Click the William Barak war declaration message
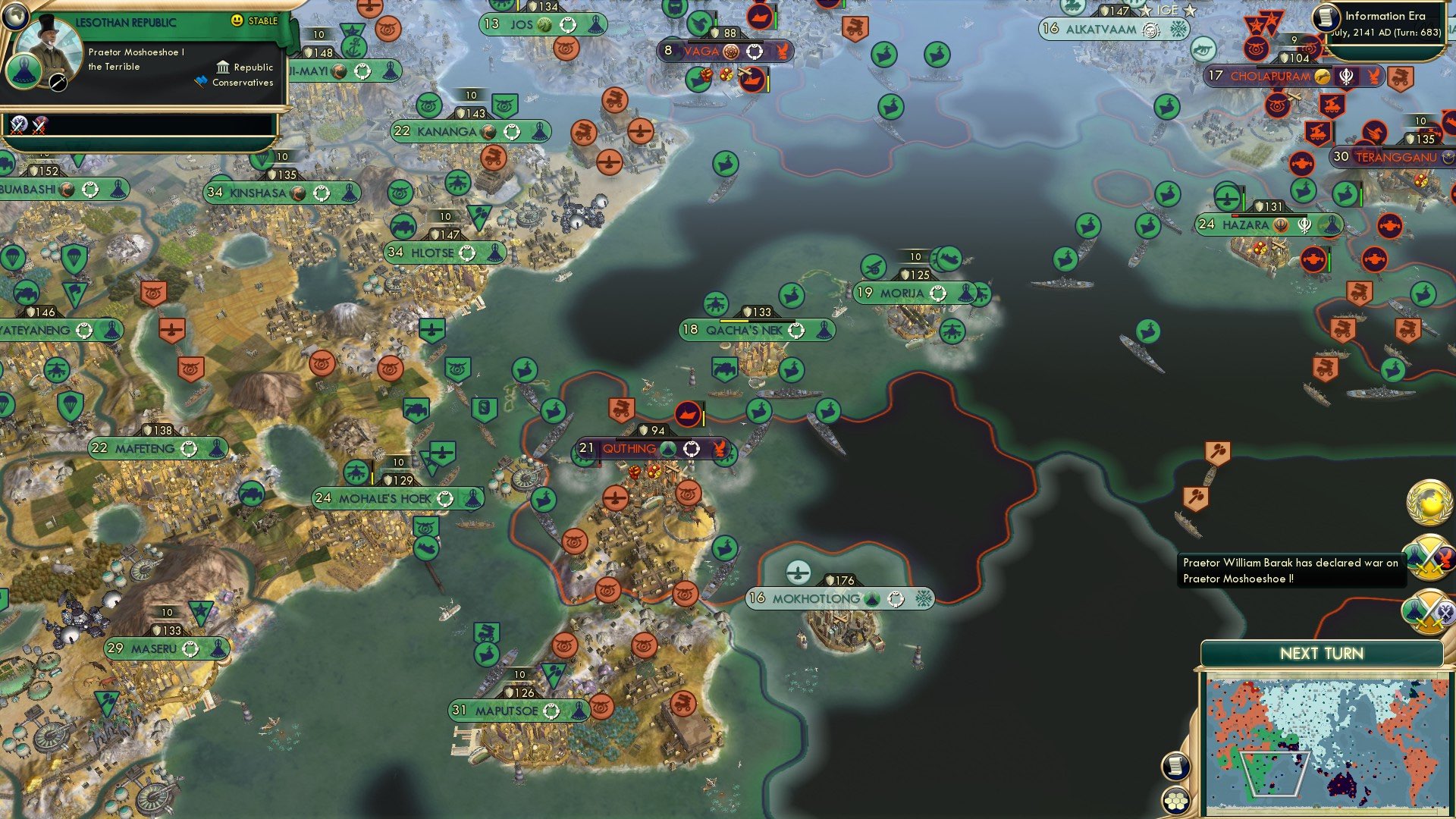The height and width of the screenshot is (819, 1456). click(1291, 571)
